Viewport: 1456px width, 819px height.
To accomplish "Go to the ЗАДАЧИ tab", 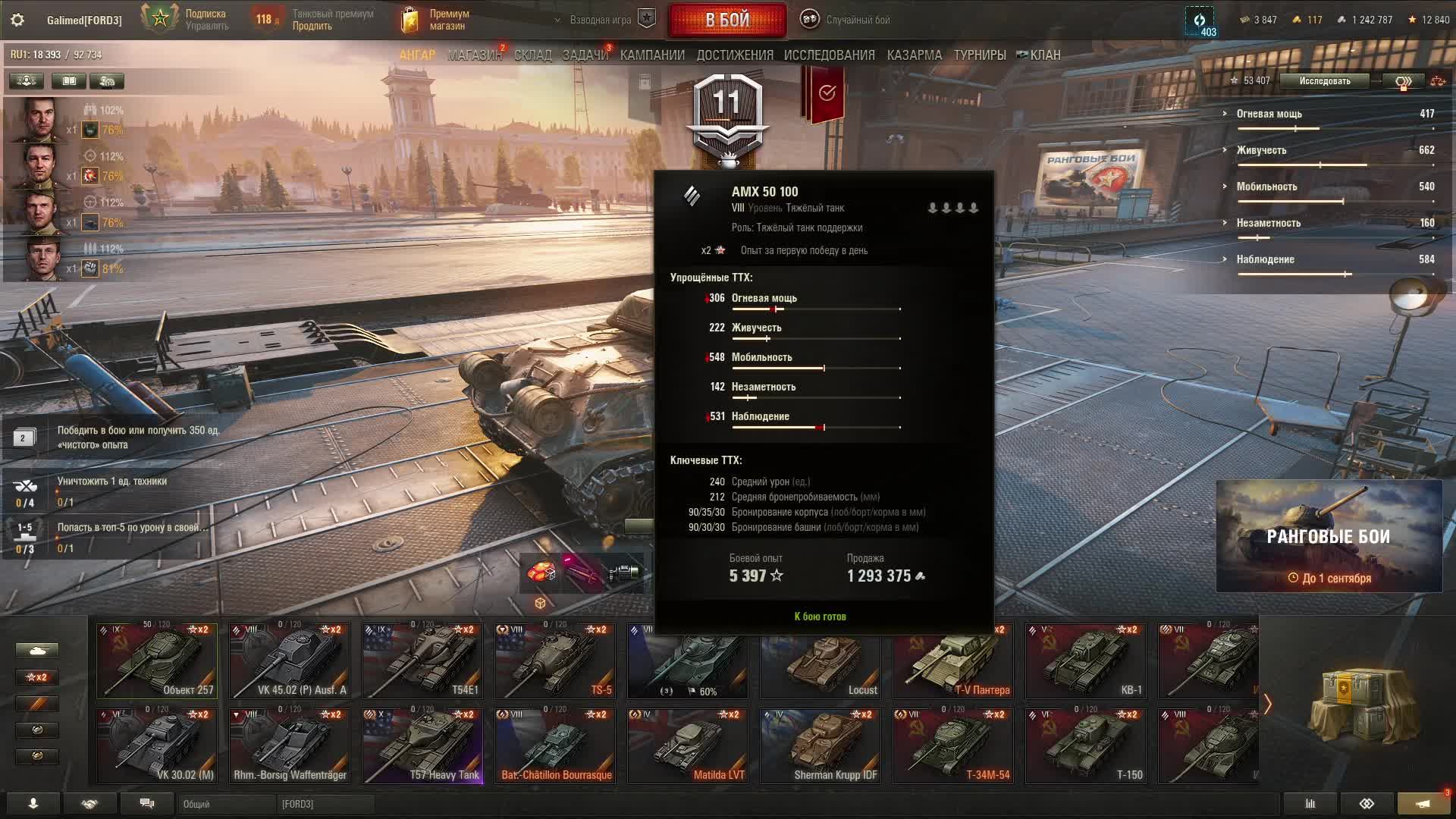I will click(585, 55).
